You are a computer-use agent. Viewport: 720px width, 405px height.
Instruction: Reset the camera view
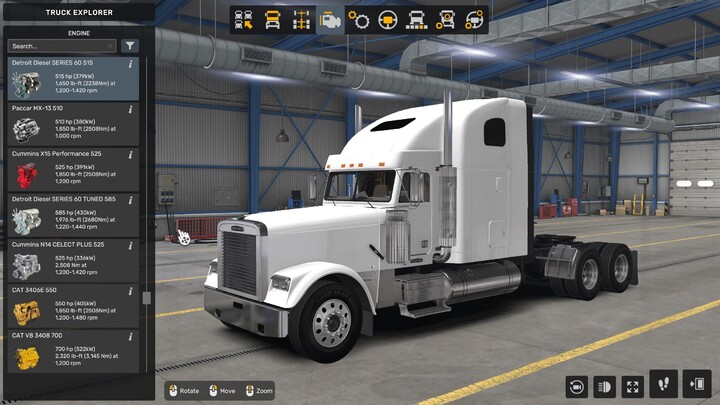pos(576,385)
